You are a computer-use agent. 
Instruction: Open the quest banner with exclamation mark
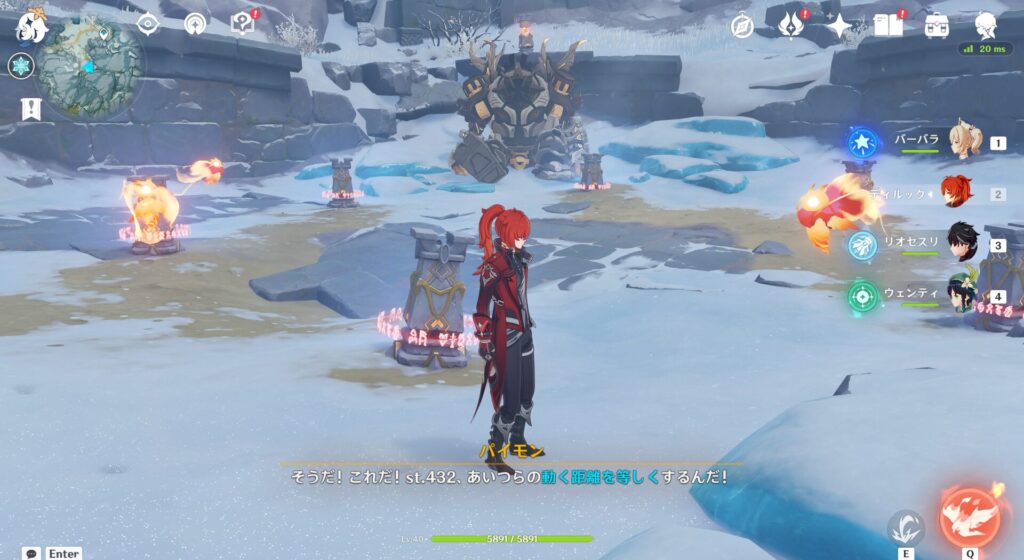pos(30,108)
